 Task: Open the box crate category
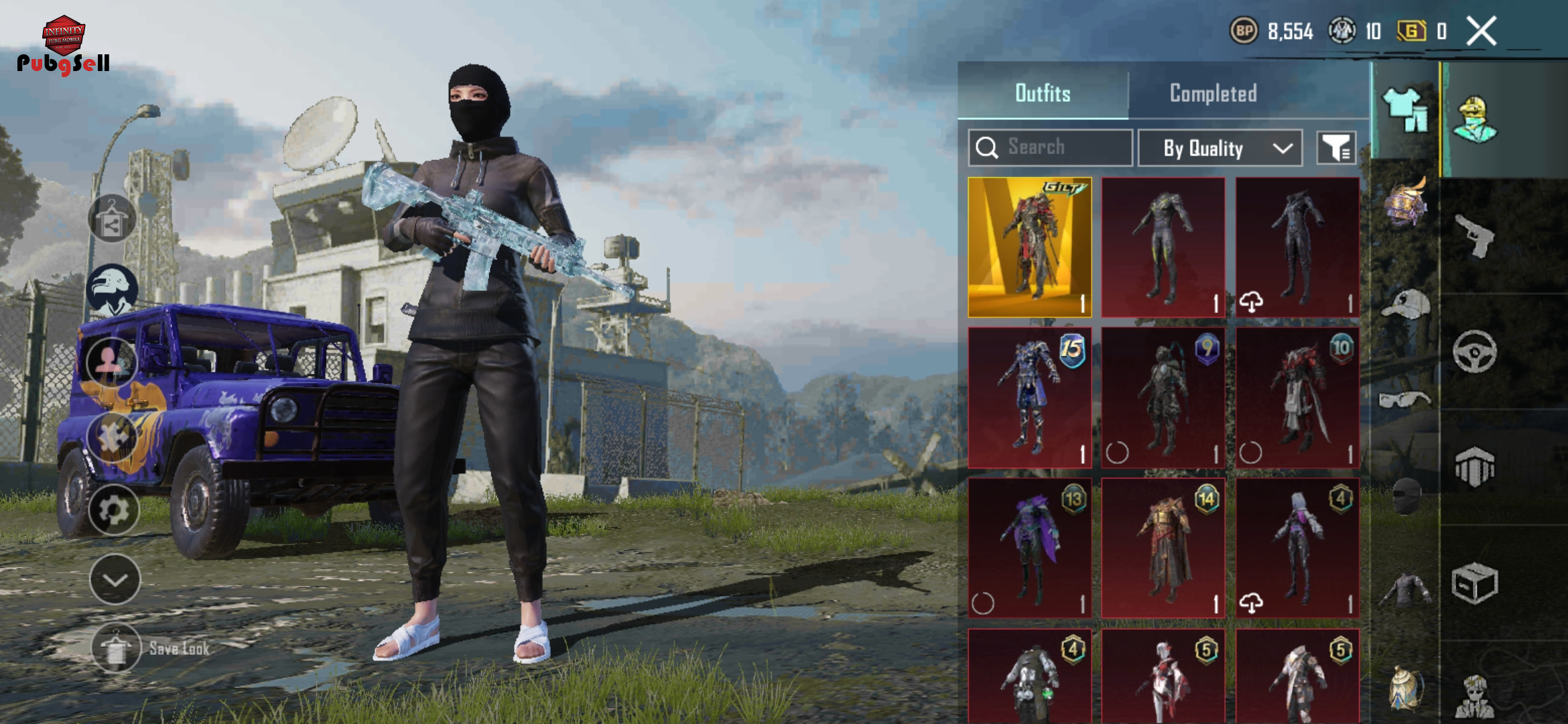[x=1474, y=583]
